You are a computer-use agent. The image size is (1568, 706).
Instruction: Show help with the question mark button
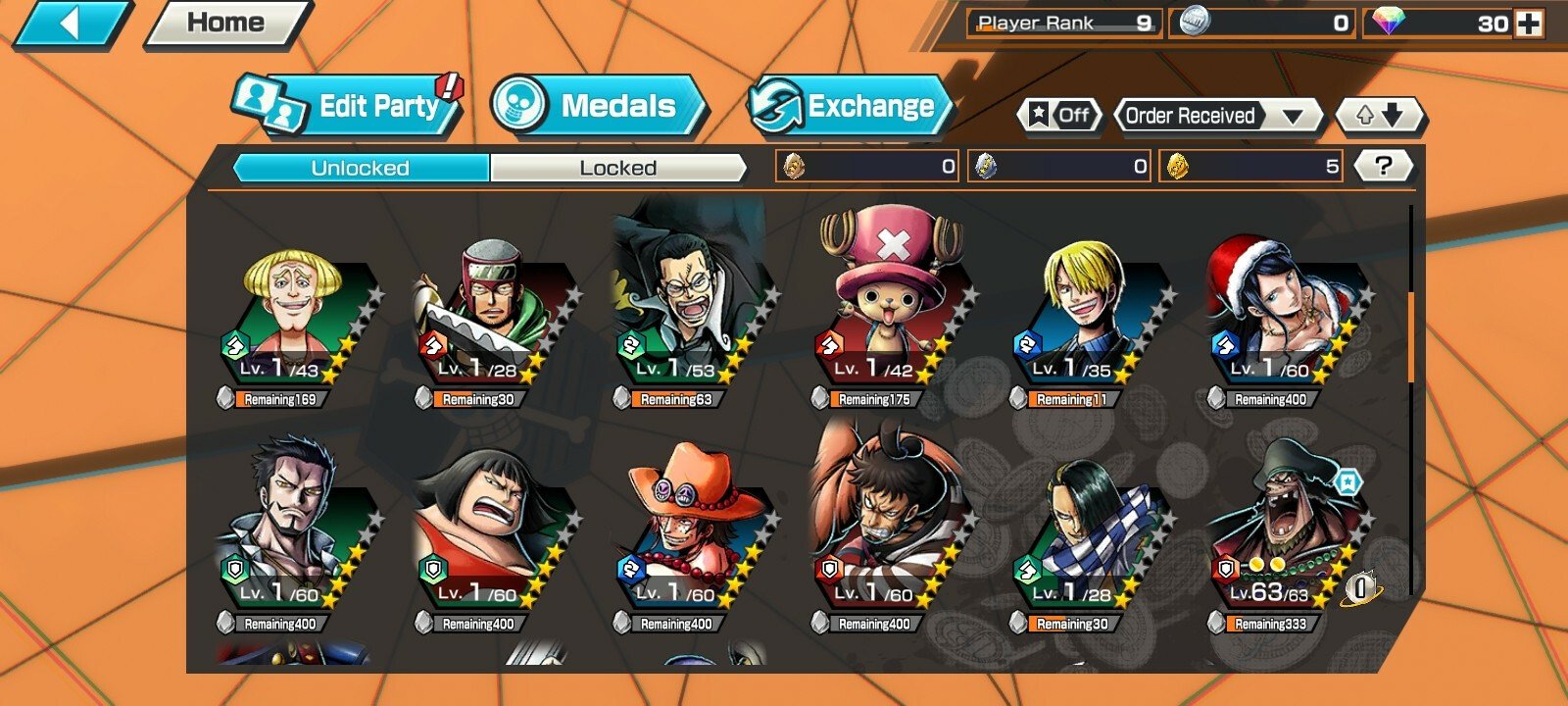coord(1383,166)
